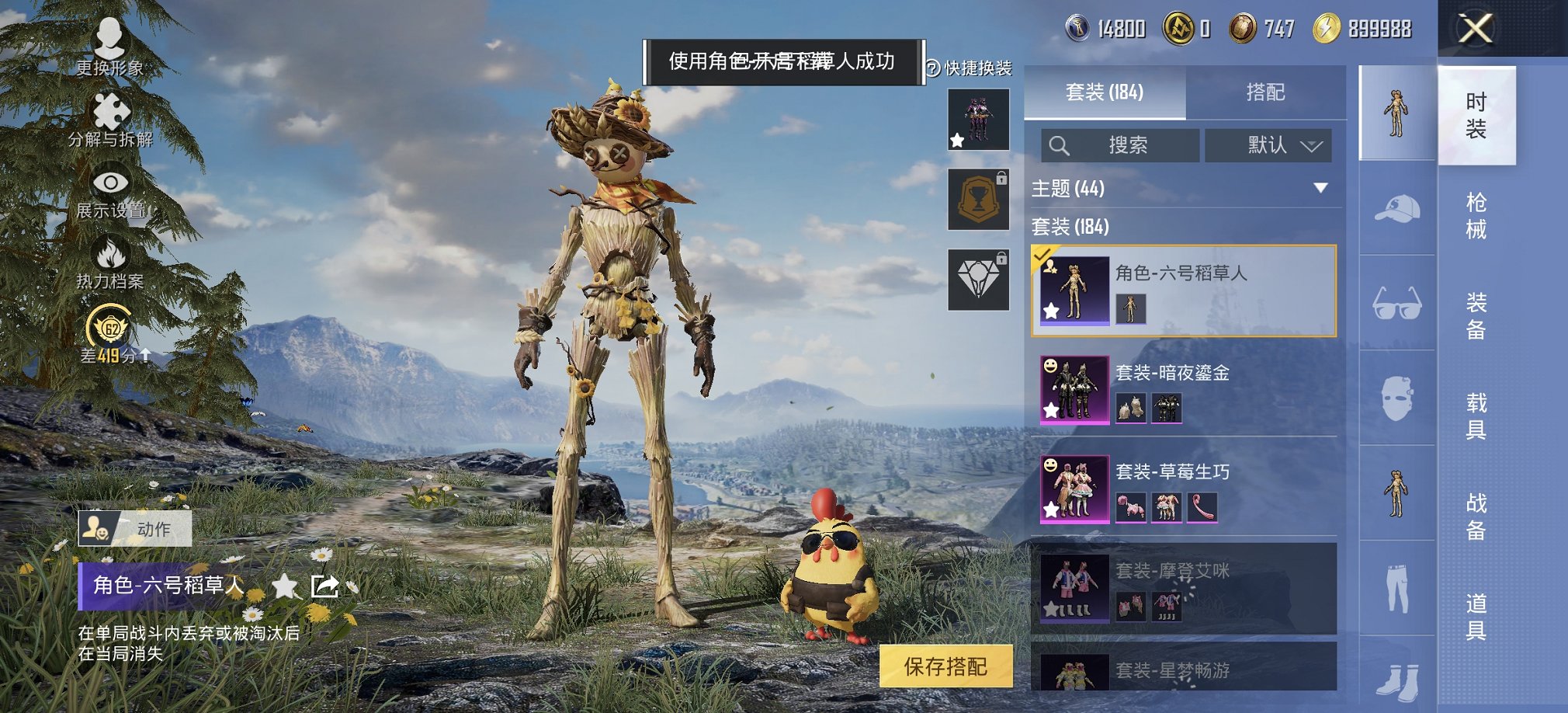The image size is (1568, 713).
Task: Select the mask slot icon
Action: coord(1397,396)
